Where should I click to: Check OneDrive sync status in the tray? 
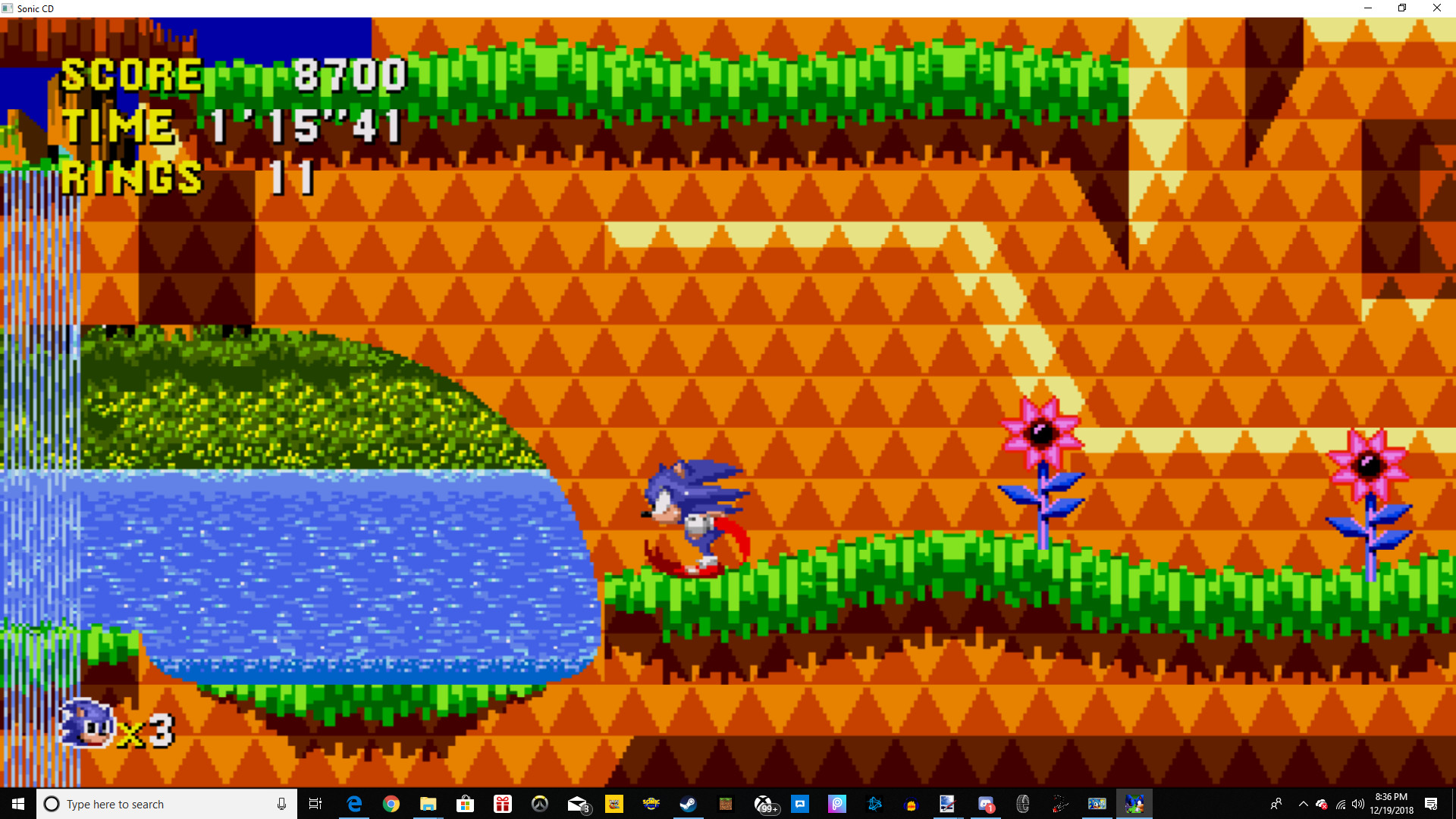click(1322, 804)
